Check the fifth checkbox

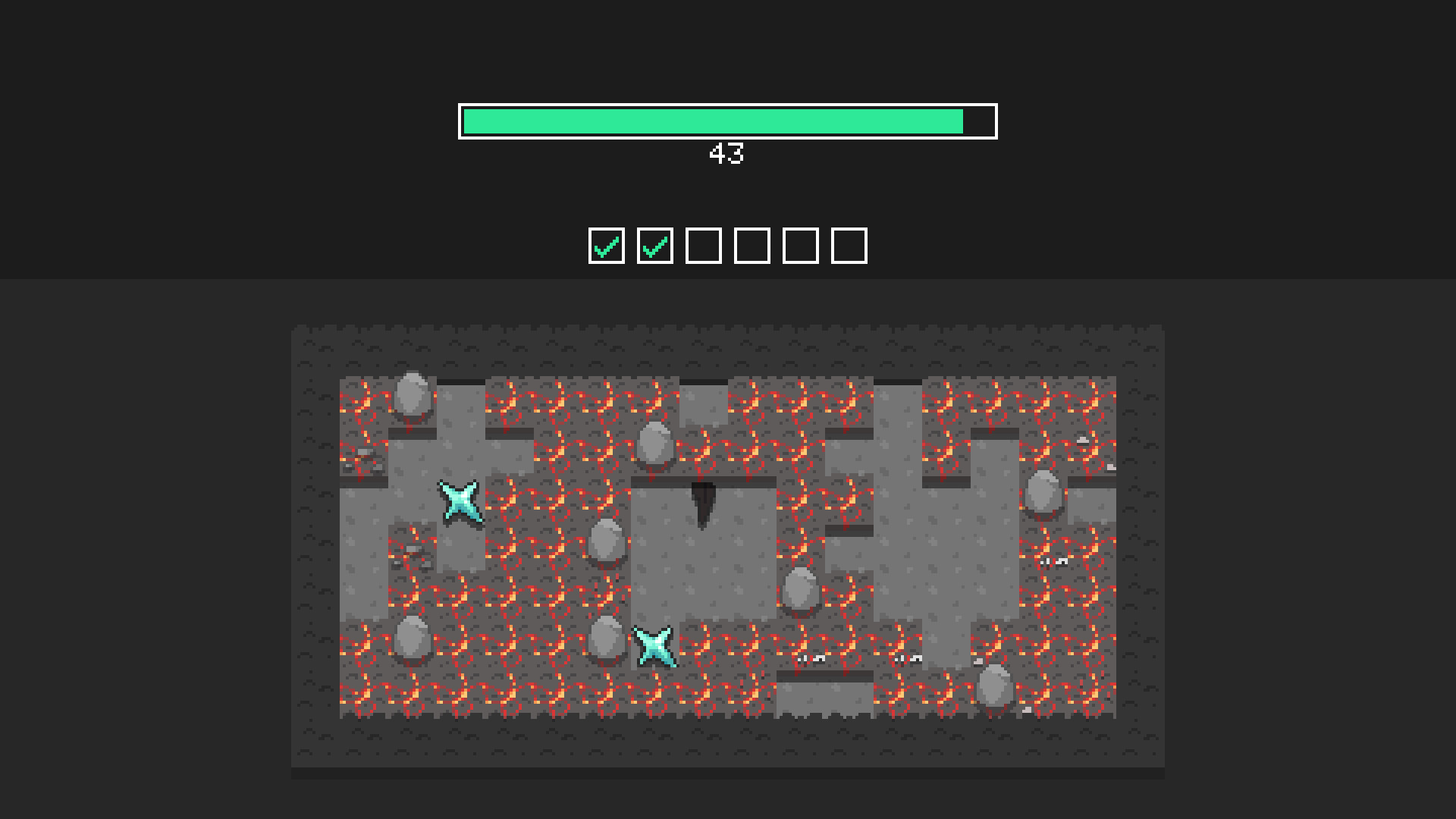point(802,244)
